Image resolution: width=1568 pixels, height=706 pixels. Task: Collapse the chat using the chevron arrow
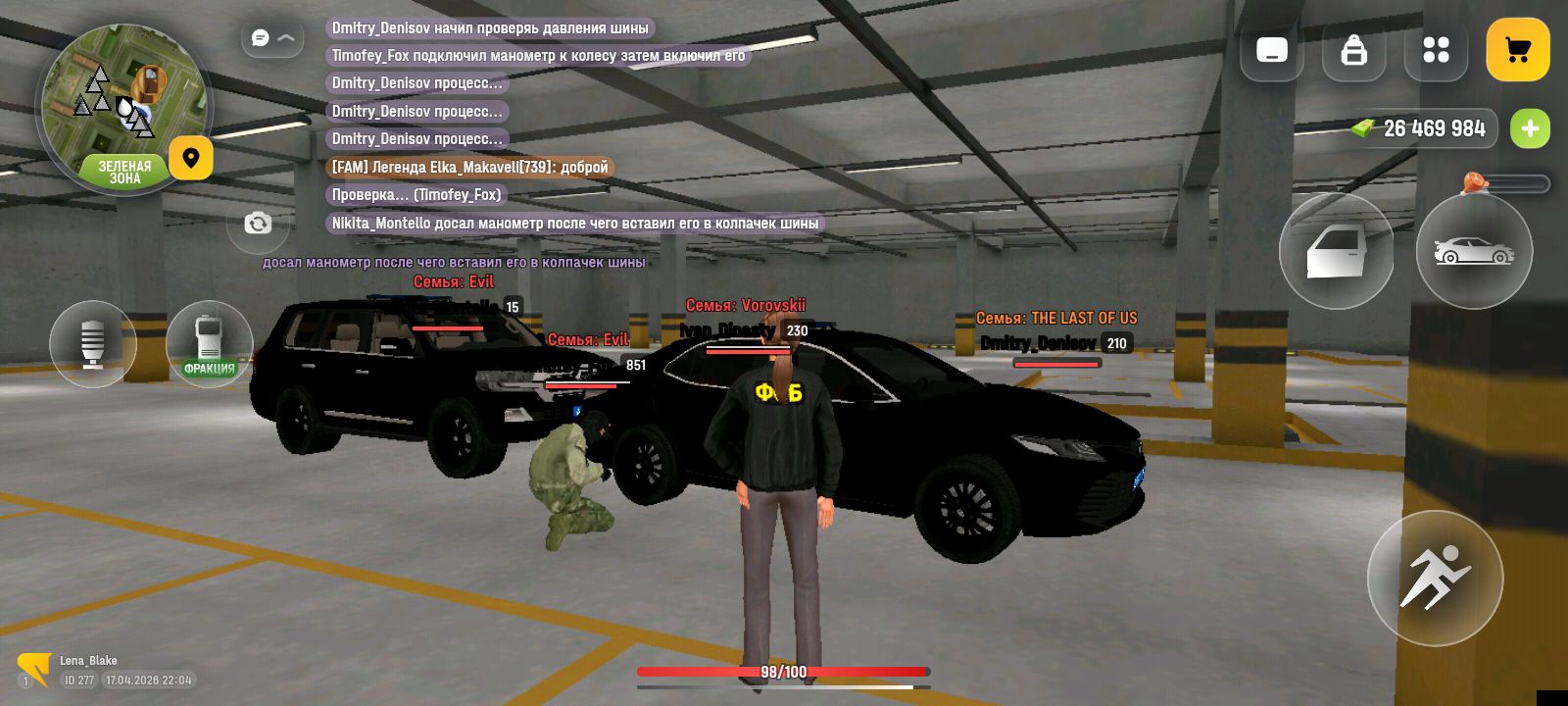[x=284, y=36]
